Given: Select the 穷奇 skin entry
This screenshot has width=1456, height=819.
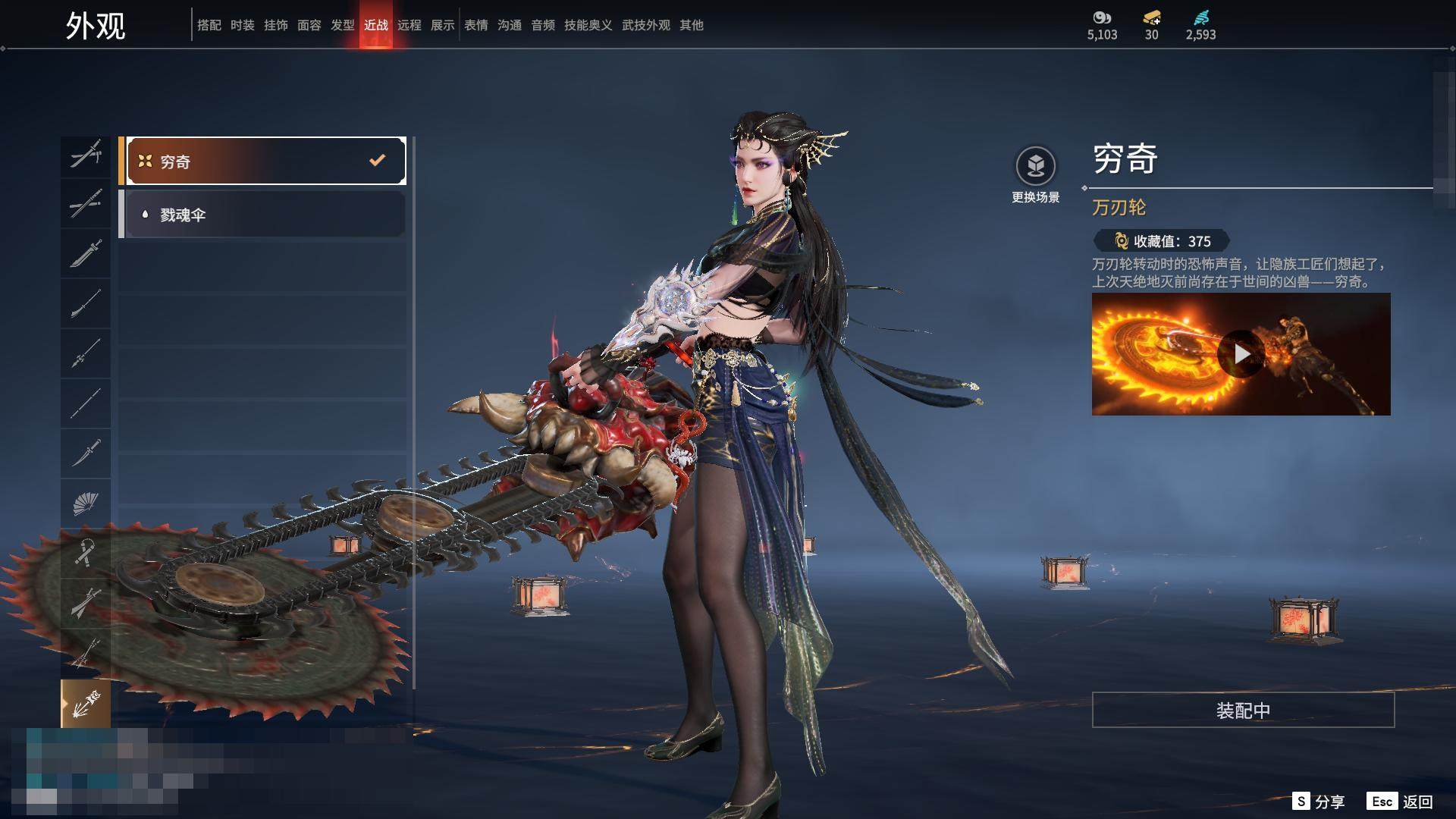Looking at the screenshot, I should (x=262, y=161).
